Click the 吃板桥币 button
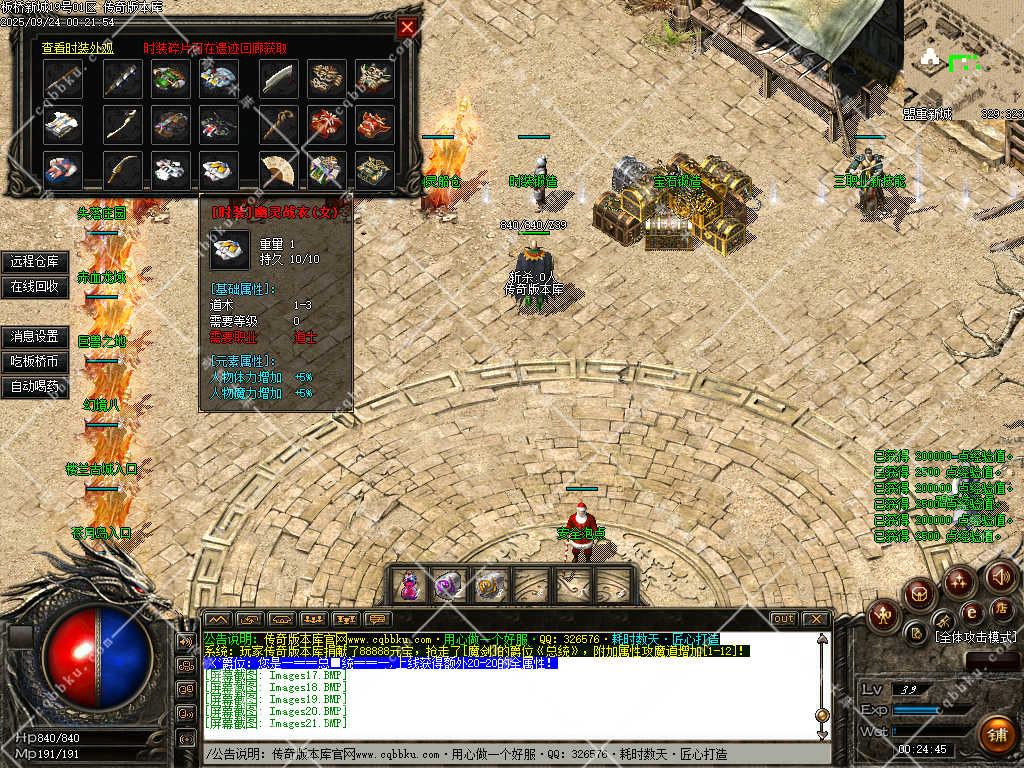 [x=35, y=361]
